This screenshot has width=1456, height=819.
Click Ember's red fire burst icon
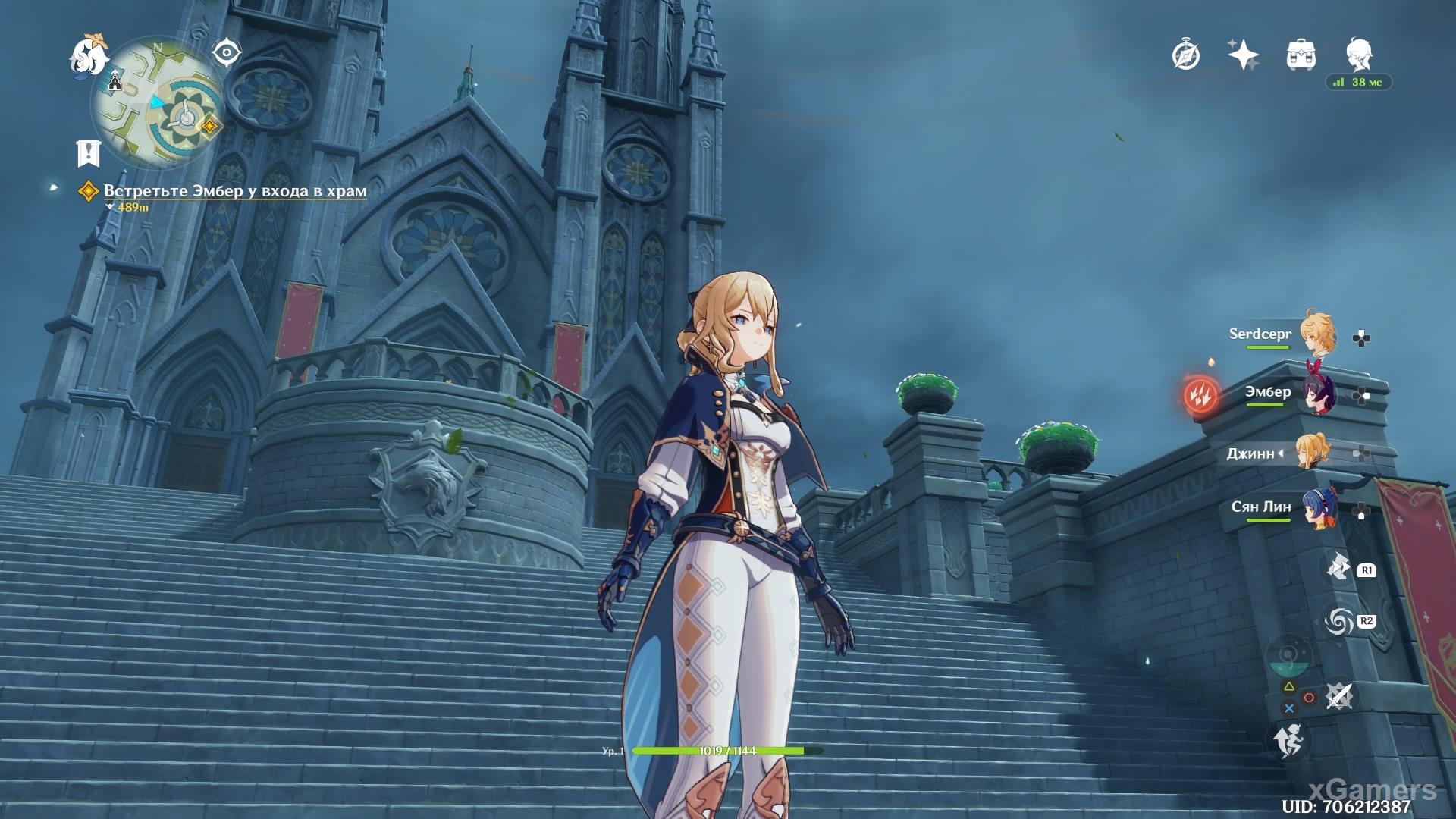1200,394
